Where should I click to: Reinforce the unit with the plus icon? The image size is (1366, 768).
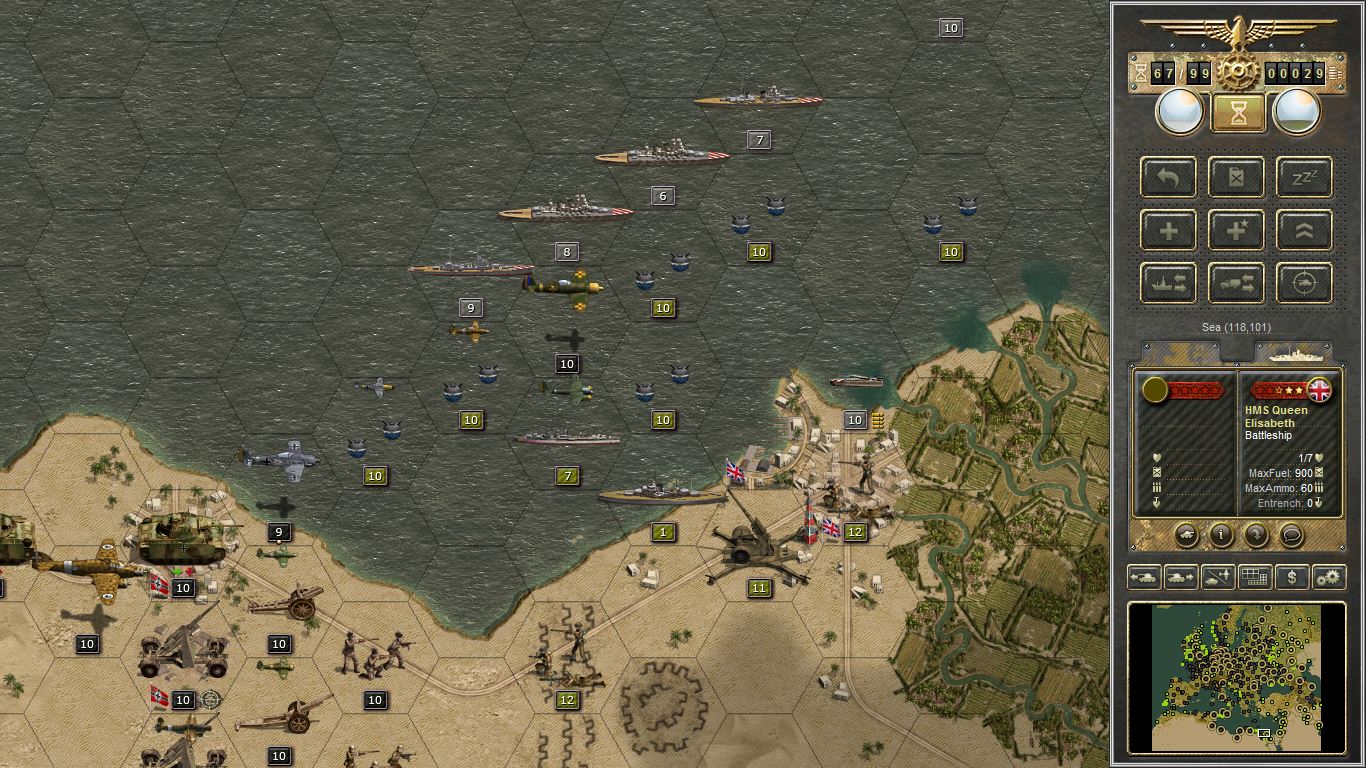(1168, 230)
